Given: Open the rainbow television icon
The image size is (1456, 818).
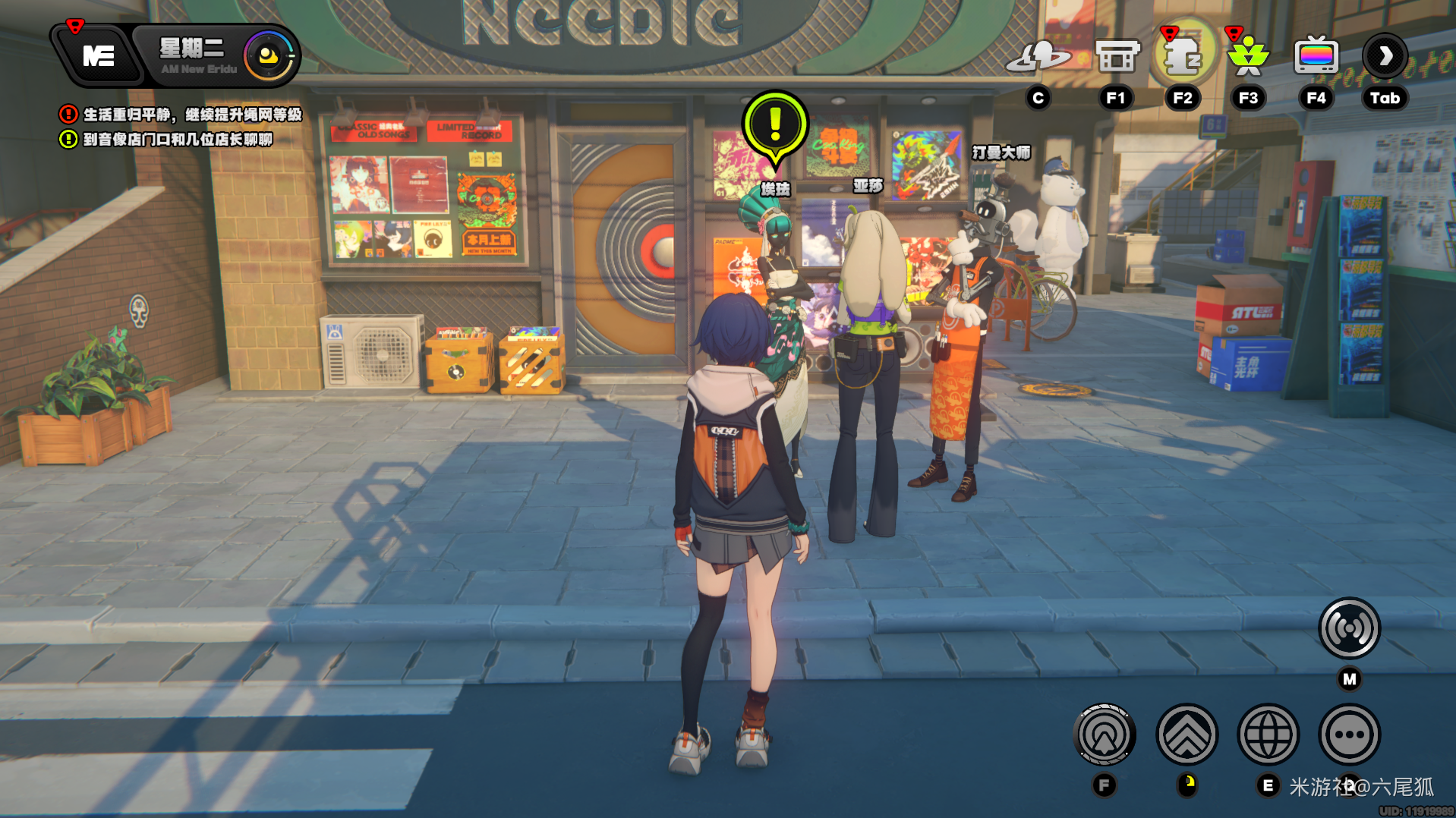Looking at the screenshot, I should tap(1316, 56).
